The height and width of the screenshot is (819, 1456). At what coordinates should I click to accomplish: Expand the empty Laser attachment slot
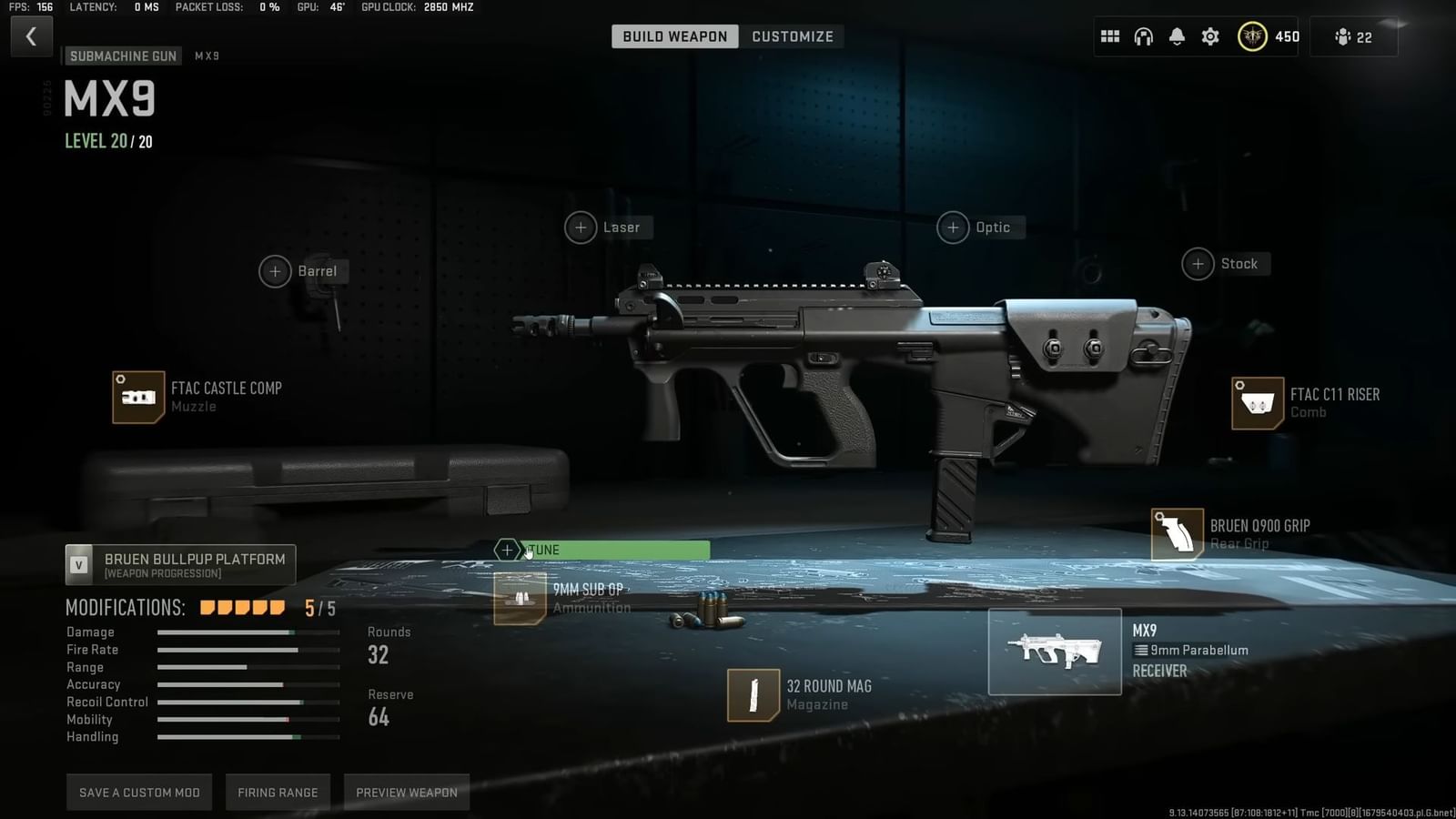click(x=580, y=227)
